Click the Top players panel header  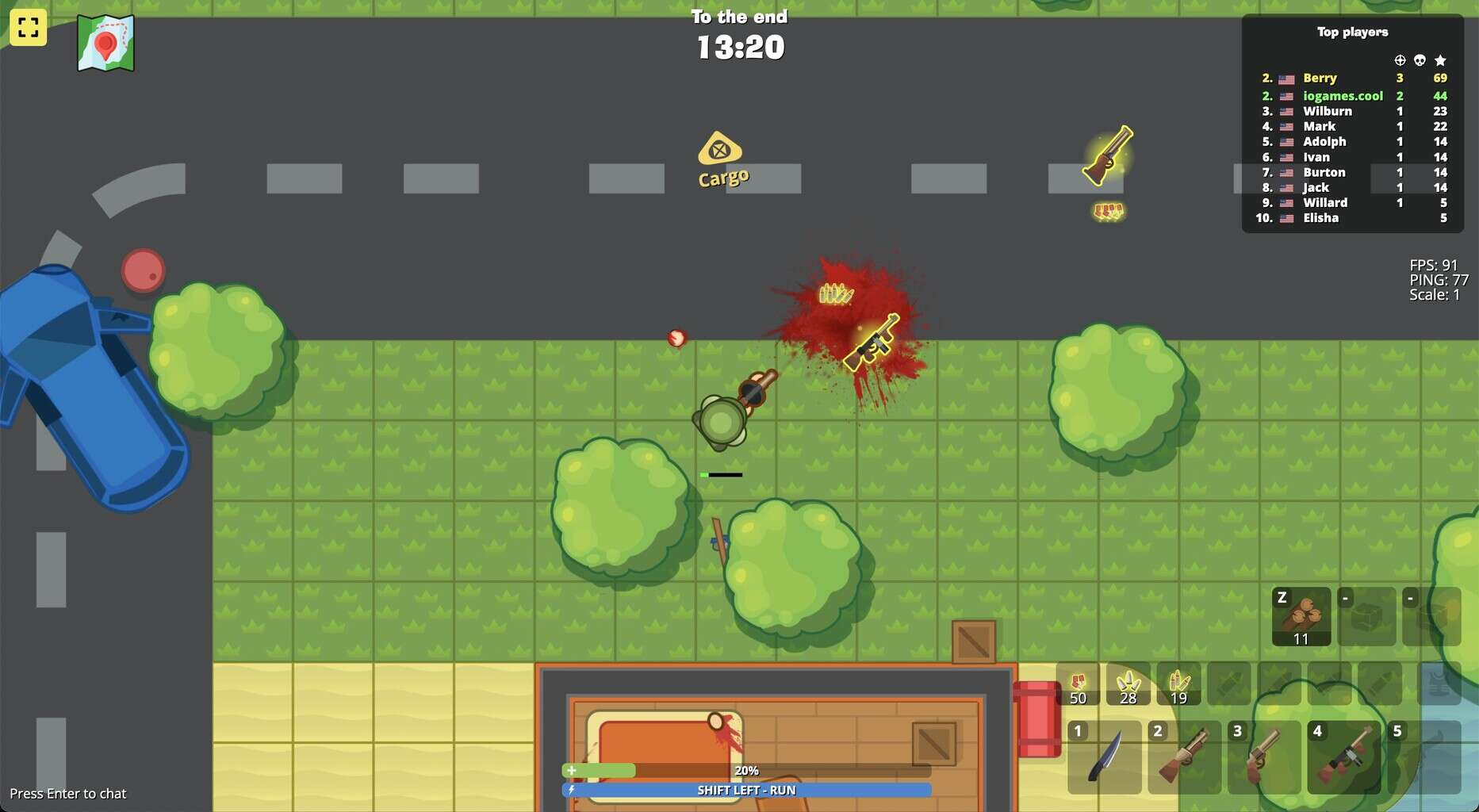[x=1351, y=33]
